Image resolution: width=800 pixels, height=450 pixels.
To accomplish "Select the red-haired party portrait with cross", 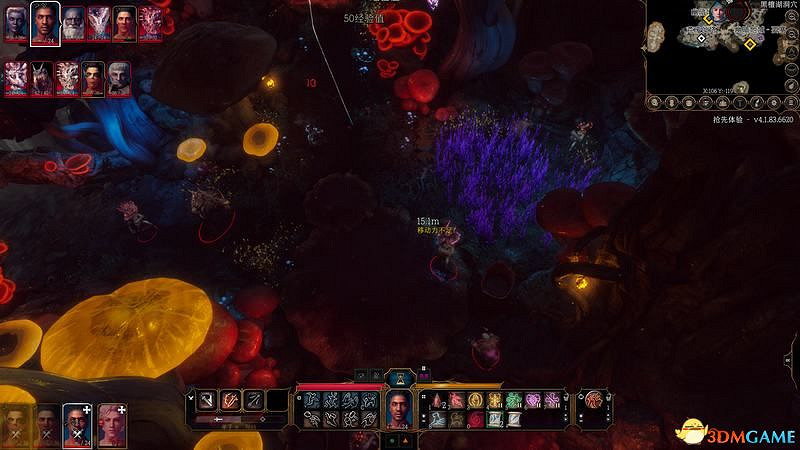I will click(x=78, y=424).
